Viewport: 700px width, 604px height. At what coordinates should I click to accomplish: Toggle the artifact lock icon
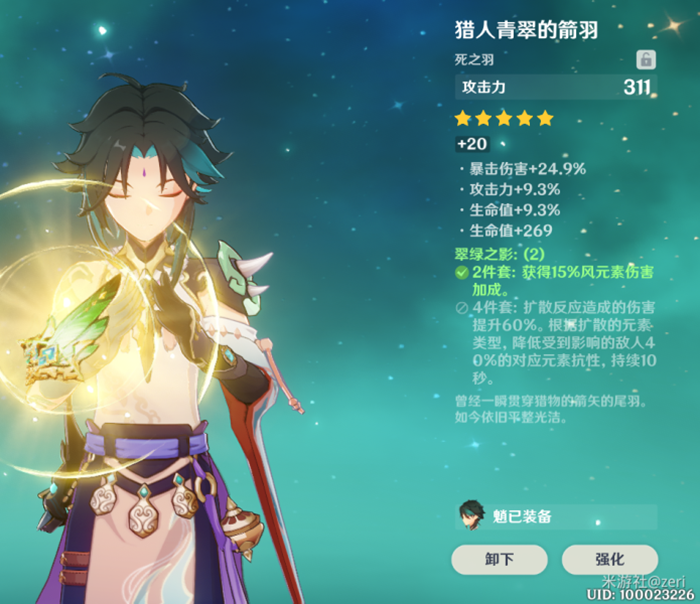pos(646,59)
